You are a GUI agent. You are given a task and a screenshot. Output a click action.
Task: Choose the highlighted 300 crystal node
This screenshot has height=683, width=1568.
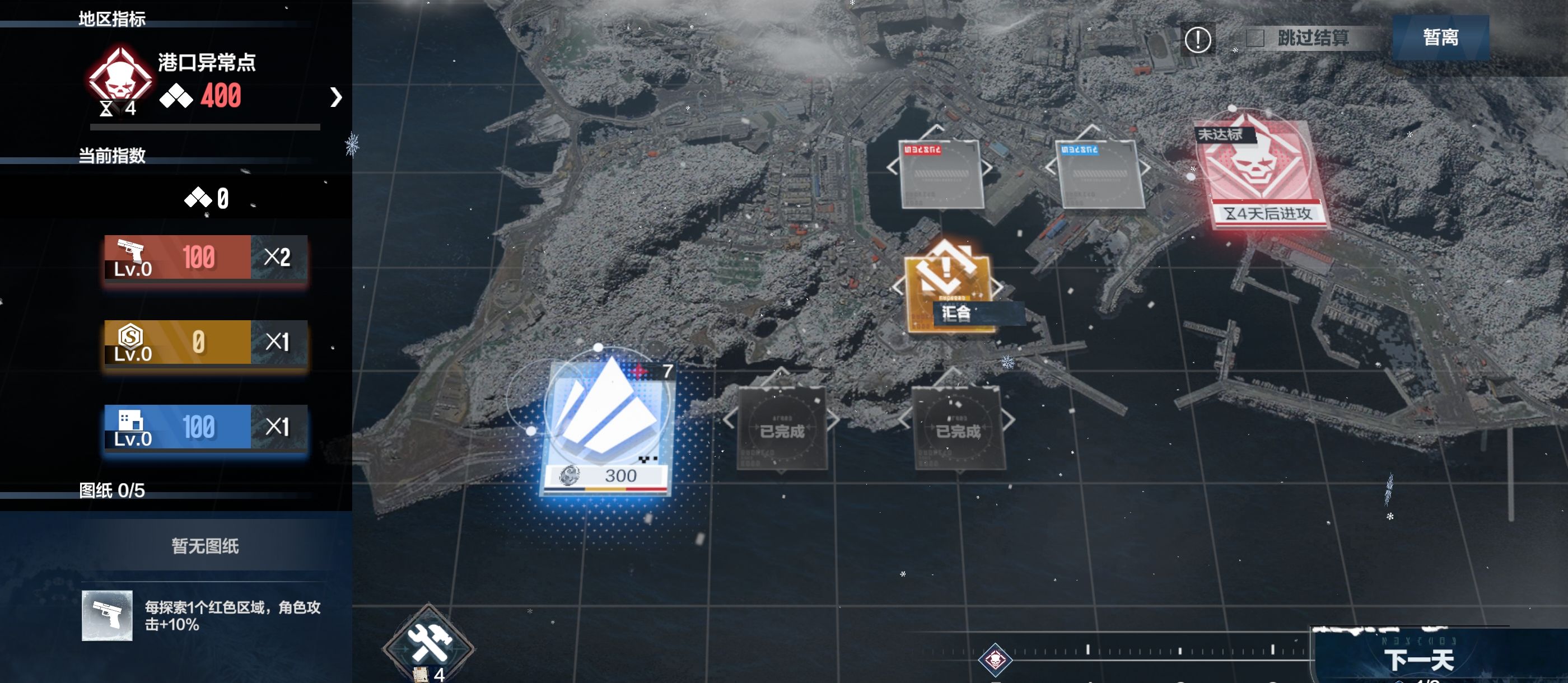point(607,423)
